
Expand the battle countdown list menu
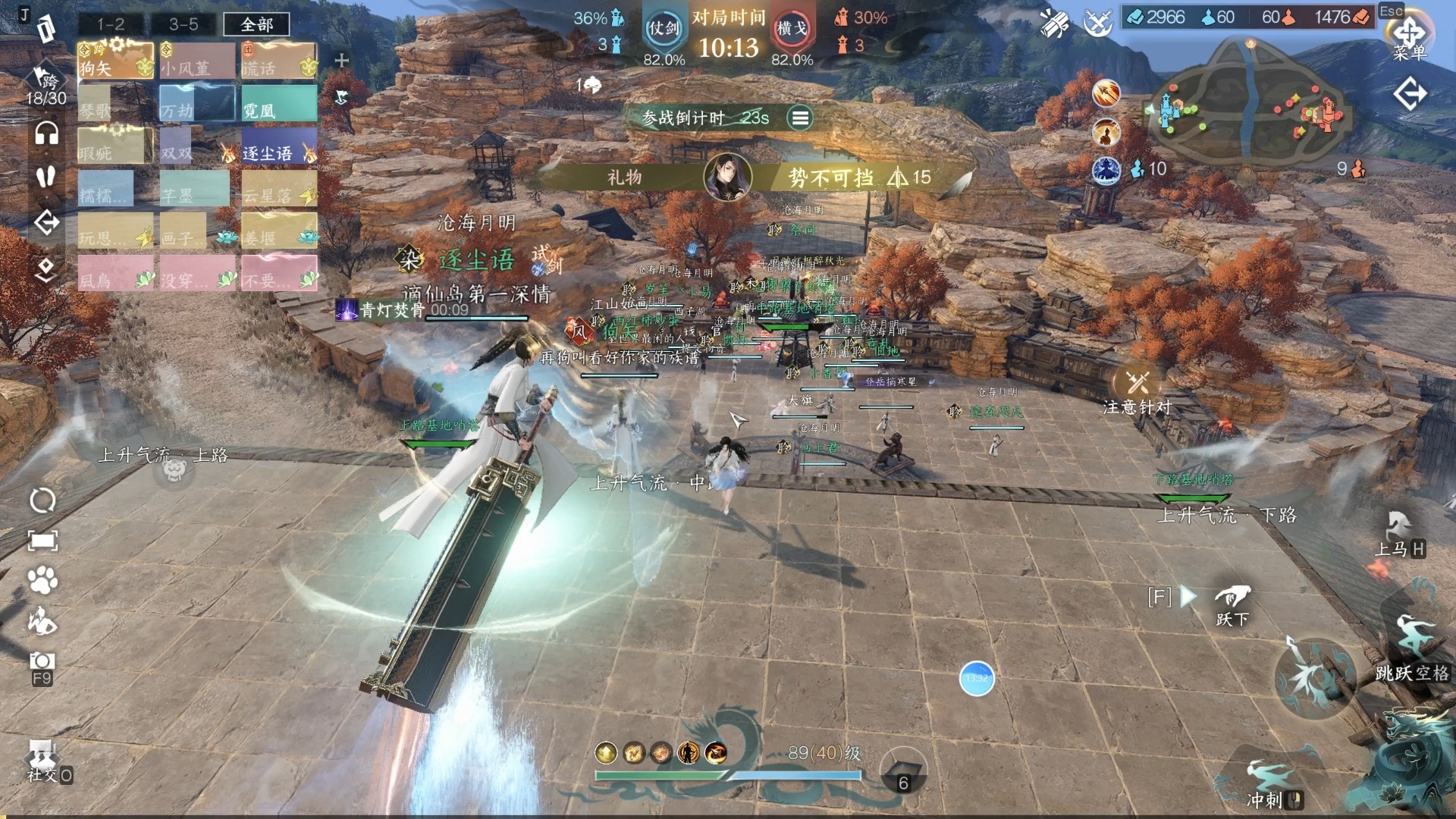(799, 118)
